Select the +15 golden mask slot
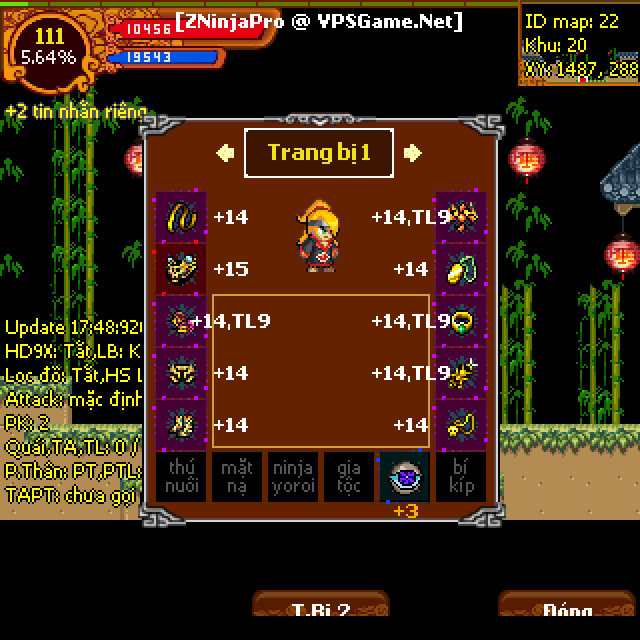The height and width of the screenshot is (640, 640). 181,269
